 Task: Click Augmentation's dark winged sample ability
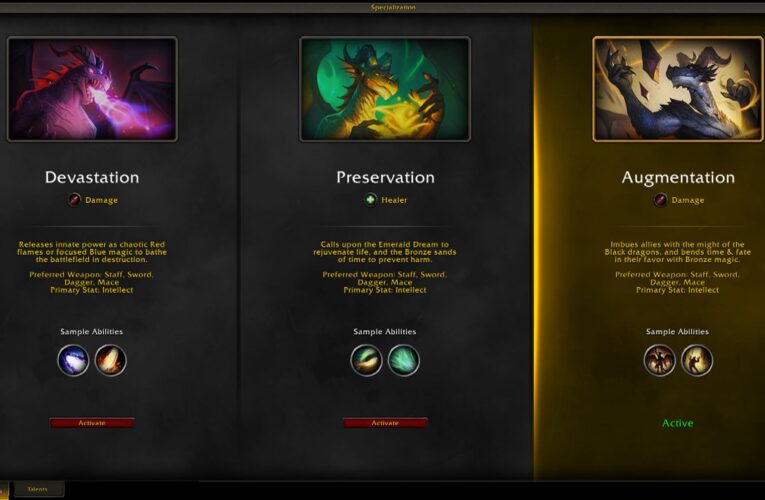[x=660, y=360]
